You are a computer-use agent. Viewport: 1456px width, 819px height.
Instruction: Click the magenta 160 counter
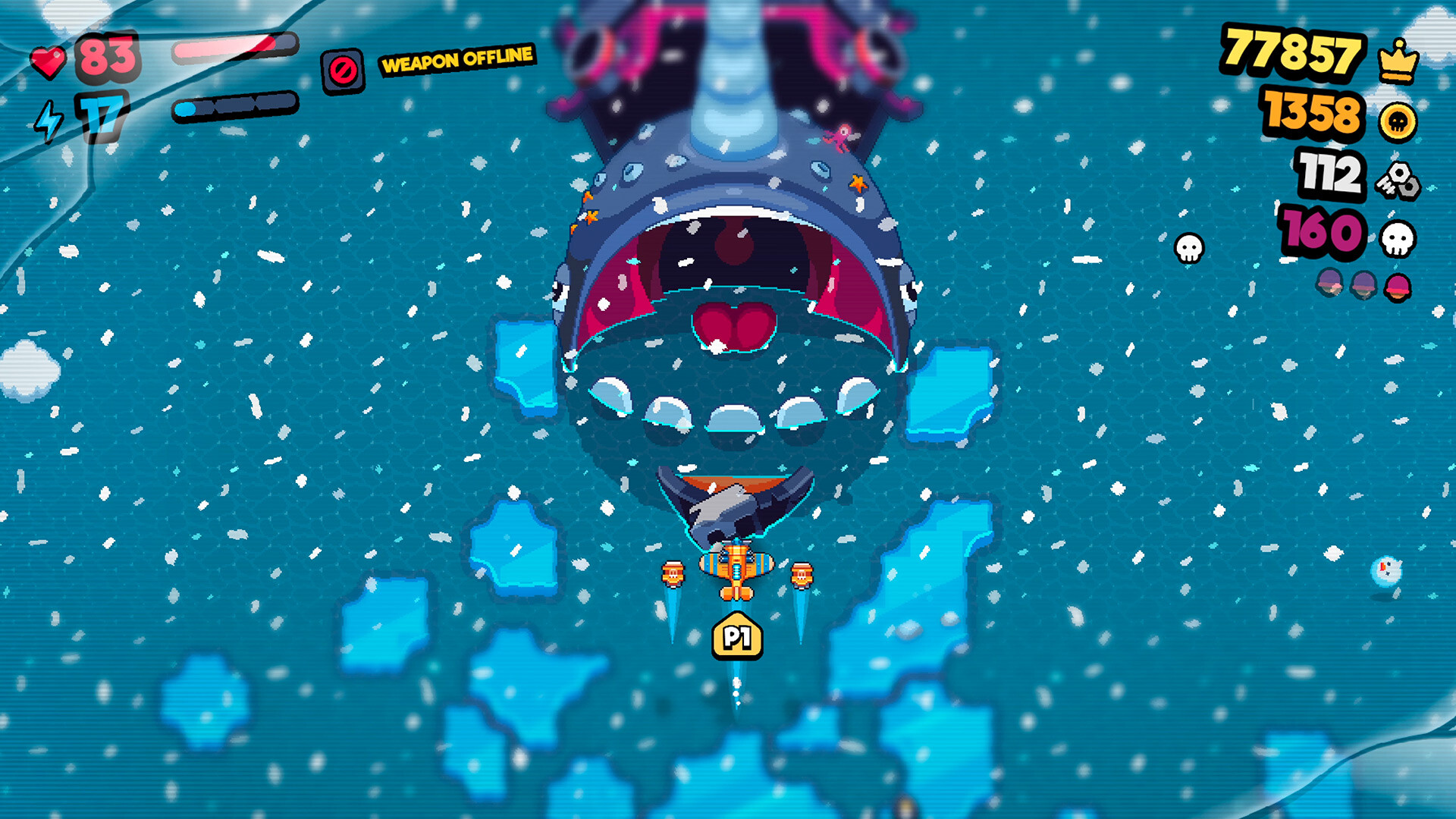click(1319, 231)
